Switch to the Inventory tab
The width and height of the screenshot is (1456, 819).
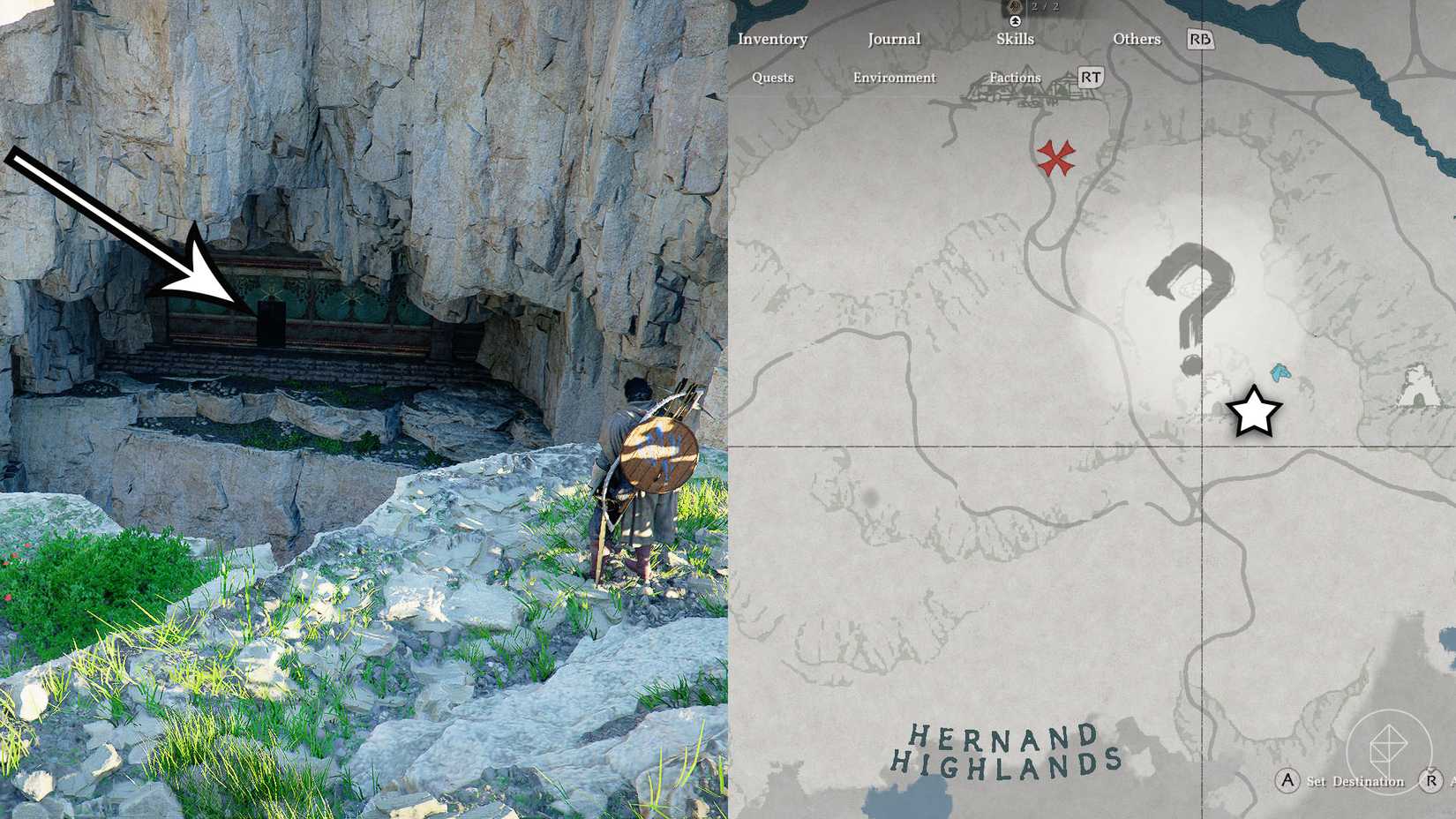774,39
